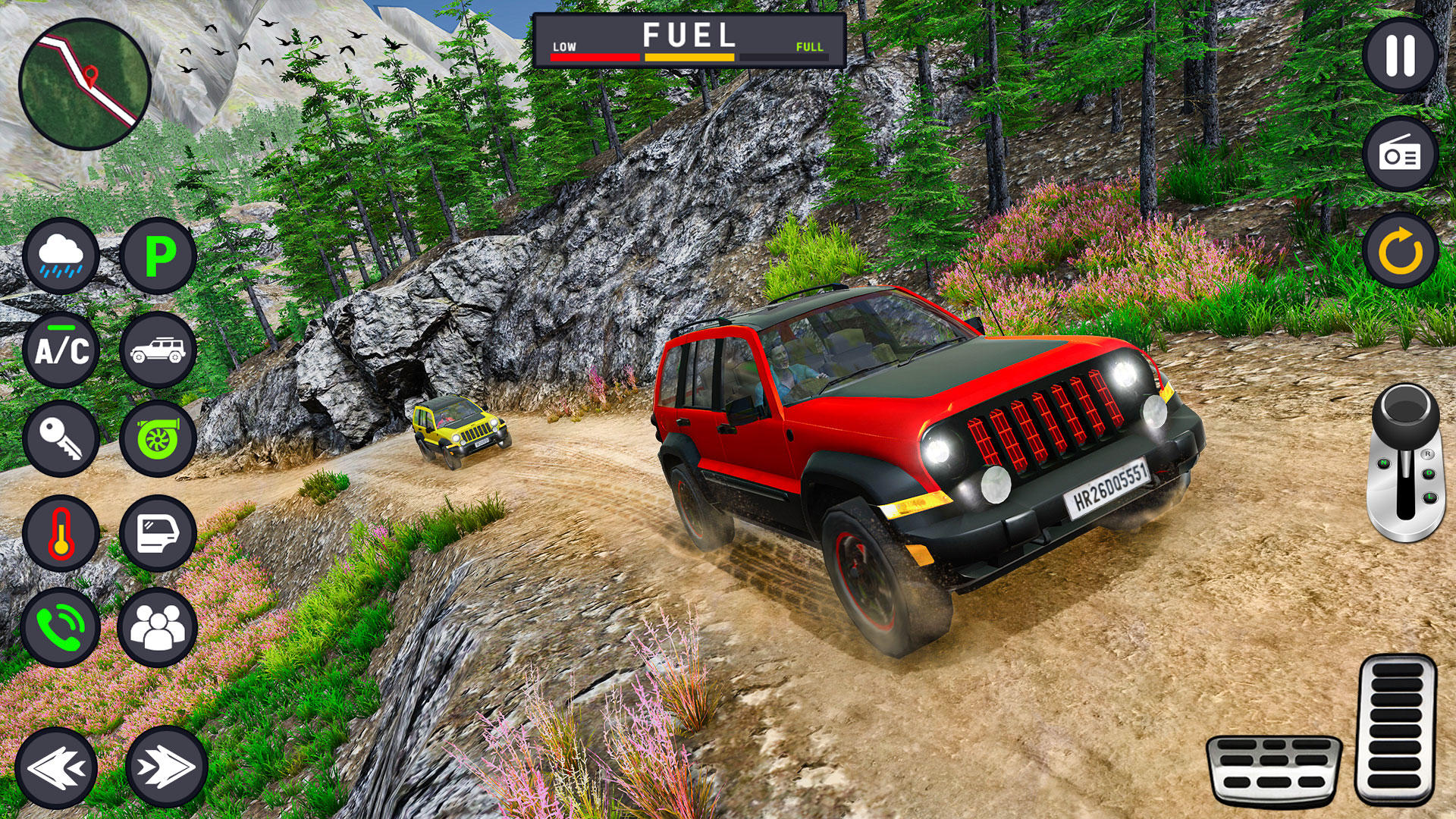
Task: Open the circular minimap
Action: click(84, 84)
